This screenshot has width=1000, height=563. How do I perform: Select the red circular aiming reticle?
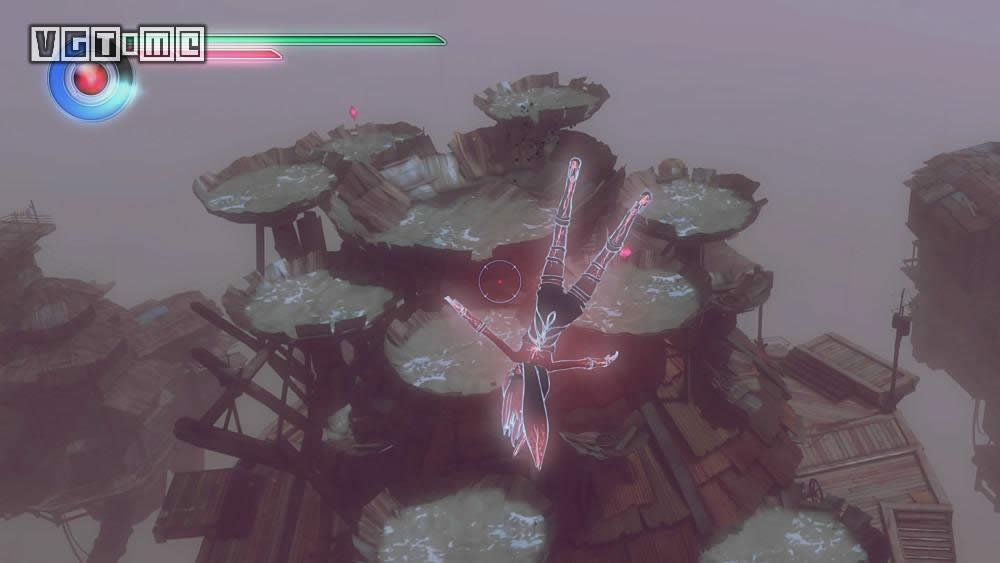[497, 281]
